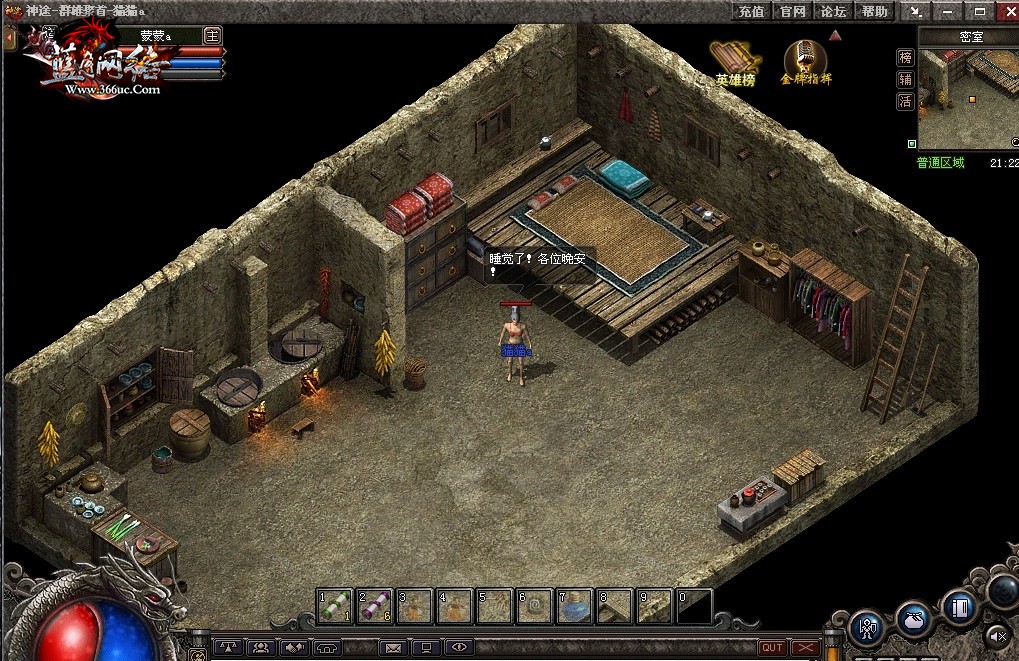The image size is (1019, 661).
Task: Use the purple scroll in hotbar slot 2
Action: (x=375, y=606)
